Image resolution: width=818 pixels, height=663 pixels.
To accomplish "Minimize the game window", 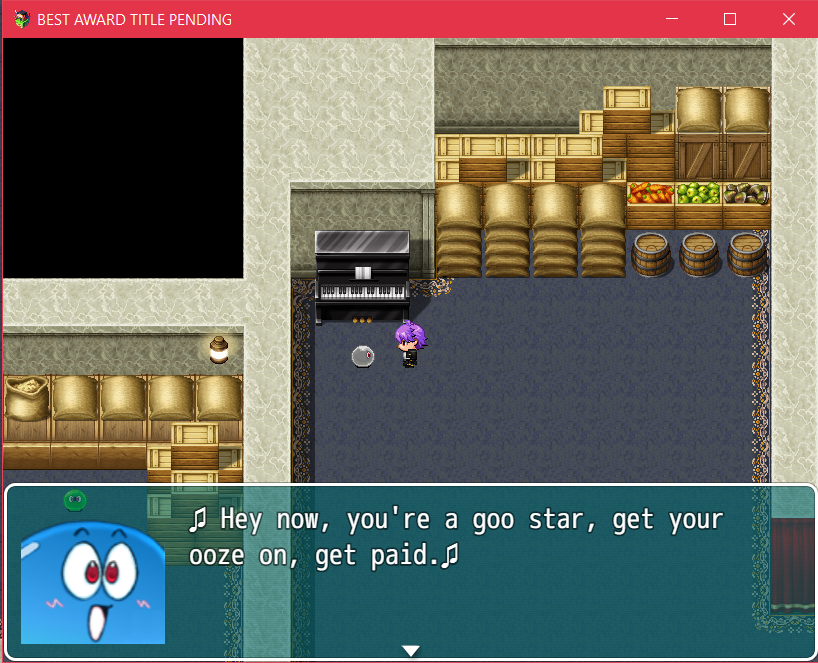I will 672,19.
